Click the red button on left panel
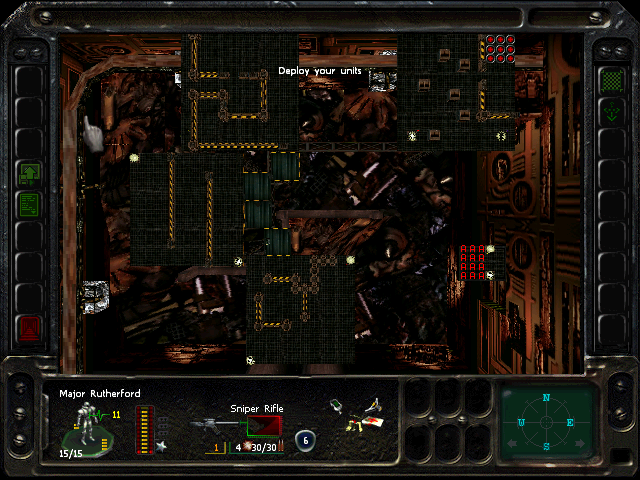Viewport: 640px width, 480px height. (x=30, y=327)
